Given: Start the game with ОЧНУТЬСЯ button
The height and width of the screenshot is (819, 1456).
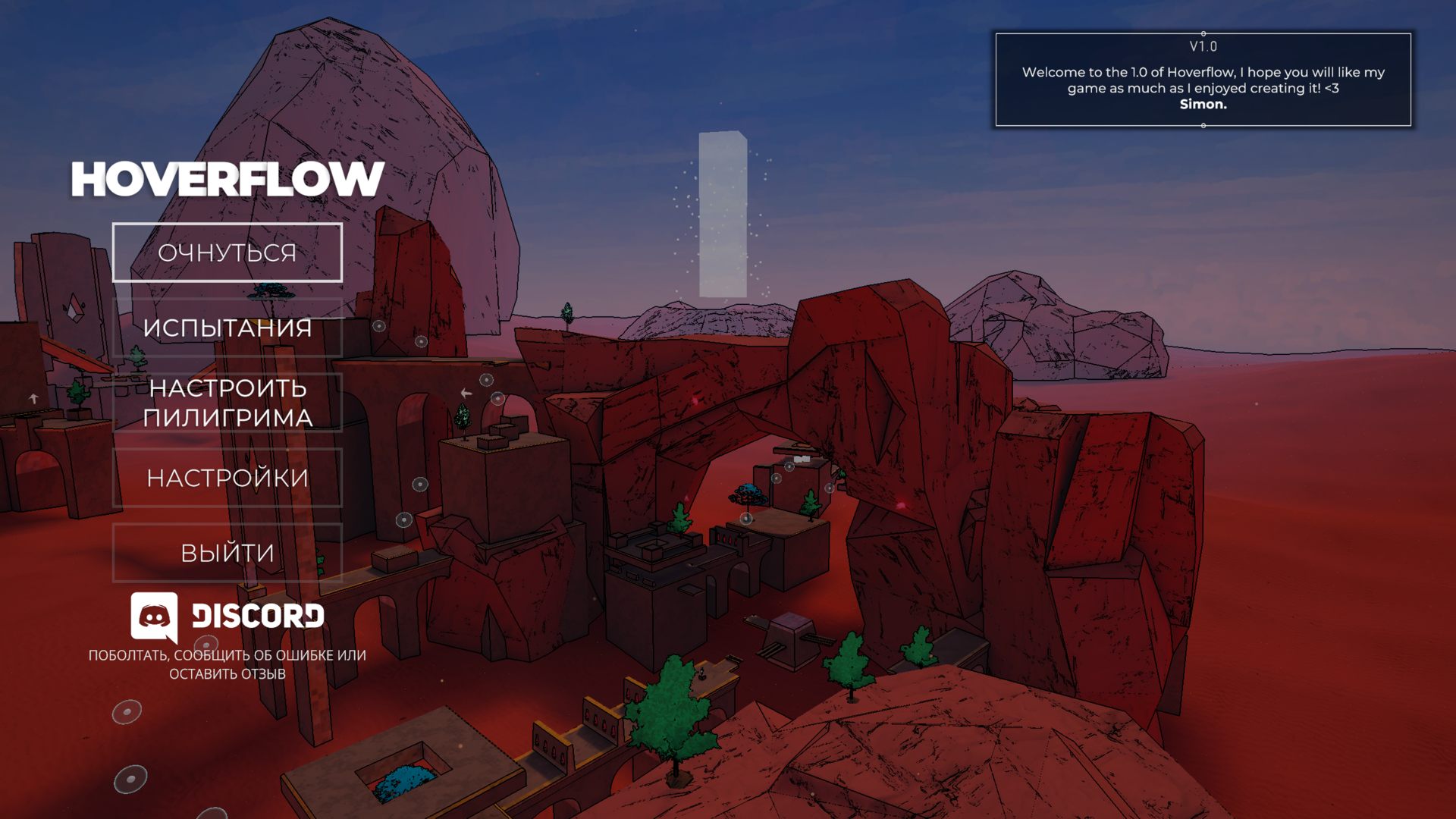Looking at the screenshot, I should pos(227,253).
